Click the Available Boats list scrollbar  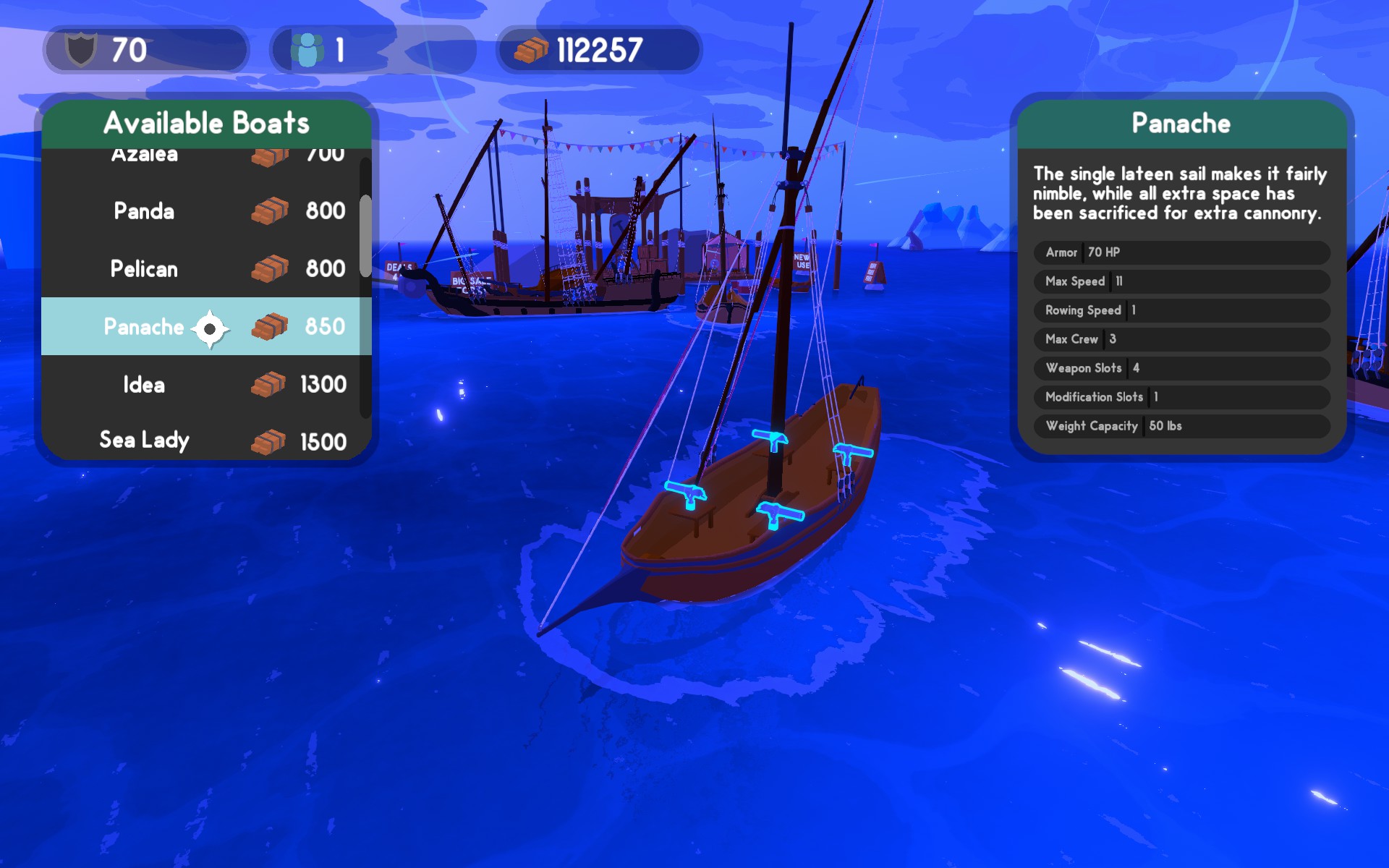pyautogui.click(x=365, y=236)
